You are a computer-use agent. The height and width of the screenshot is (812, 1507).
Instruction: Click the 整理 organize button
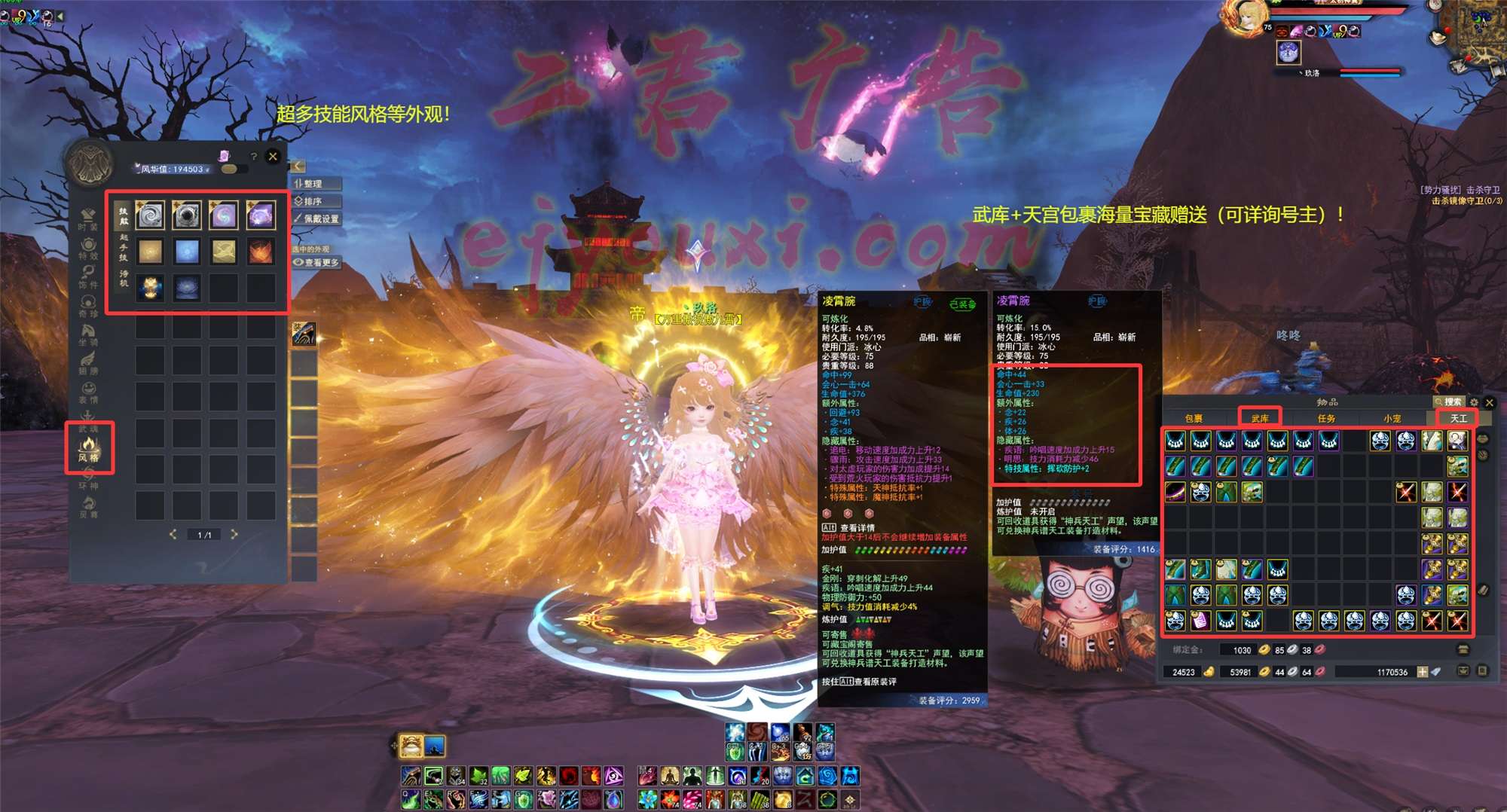click(316, 184)
